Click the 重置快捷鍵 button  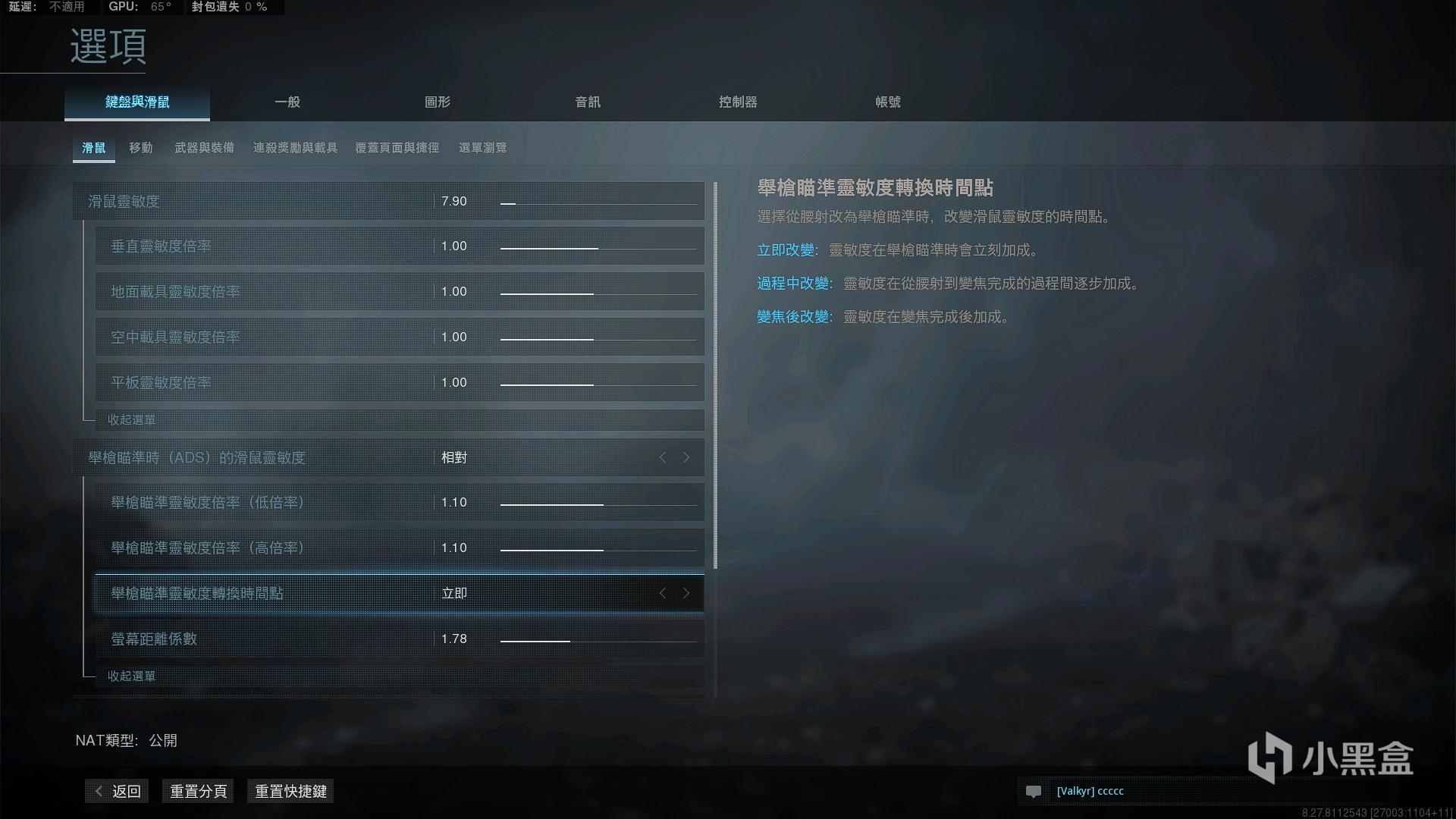(x=290, y=791)
